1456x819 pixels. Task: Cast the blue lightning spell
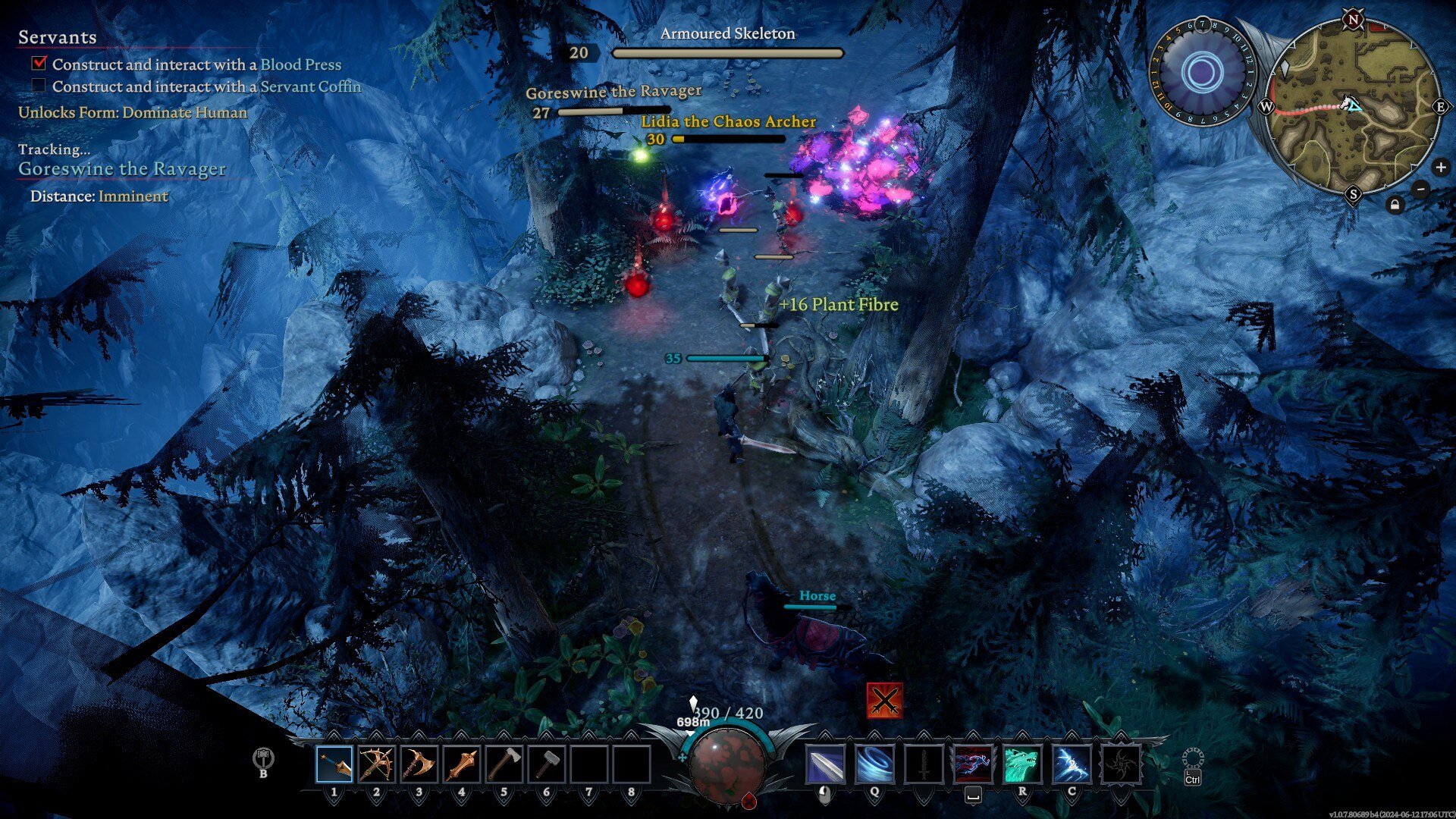click(x=1072, y=764)
